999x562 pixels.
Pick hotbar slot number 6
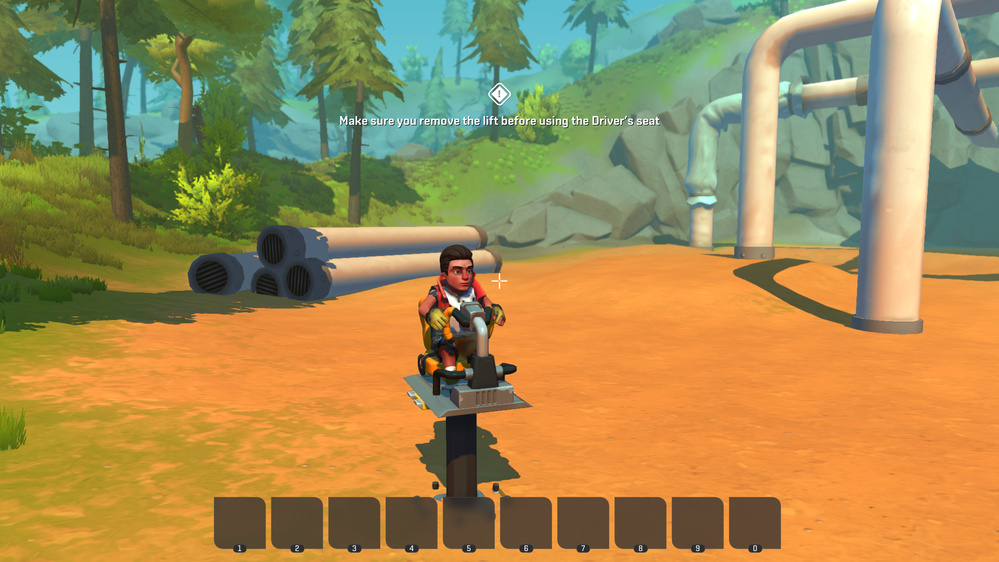tap(526, 522)
